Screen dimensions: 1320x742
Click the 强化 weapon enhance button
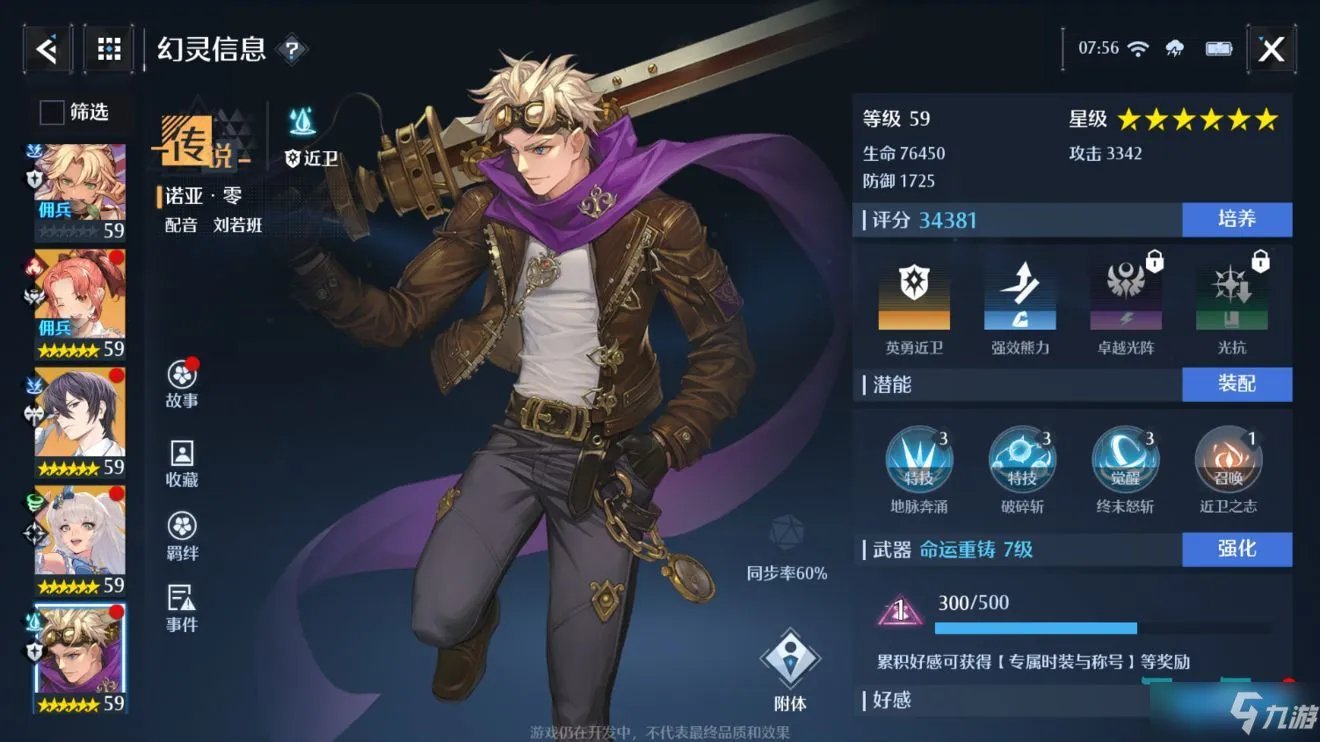coord(1237,549)
